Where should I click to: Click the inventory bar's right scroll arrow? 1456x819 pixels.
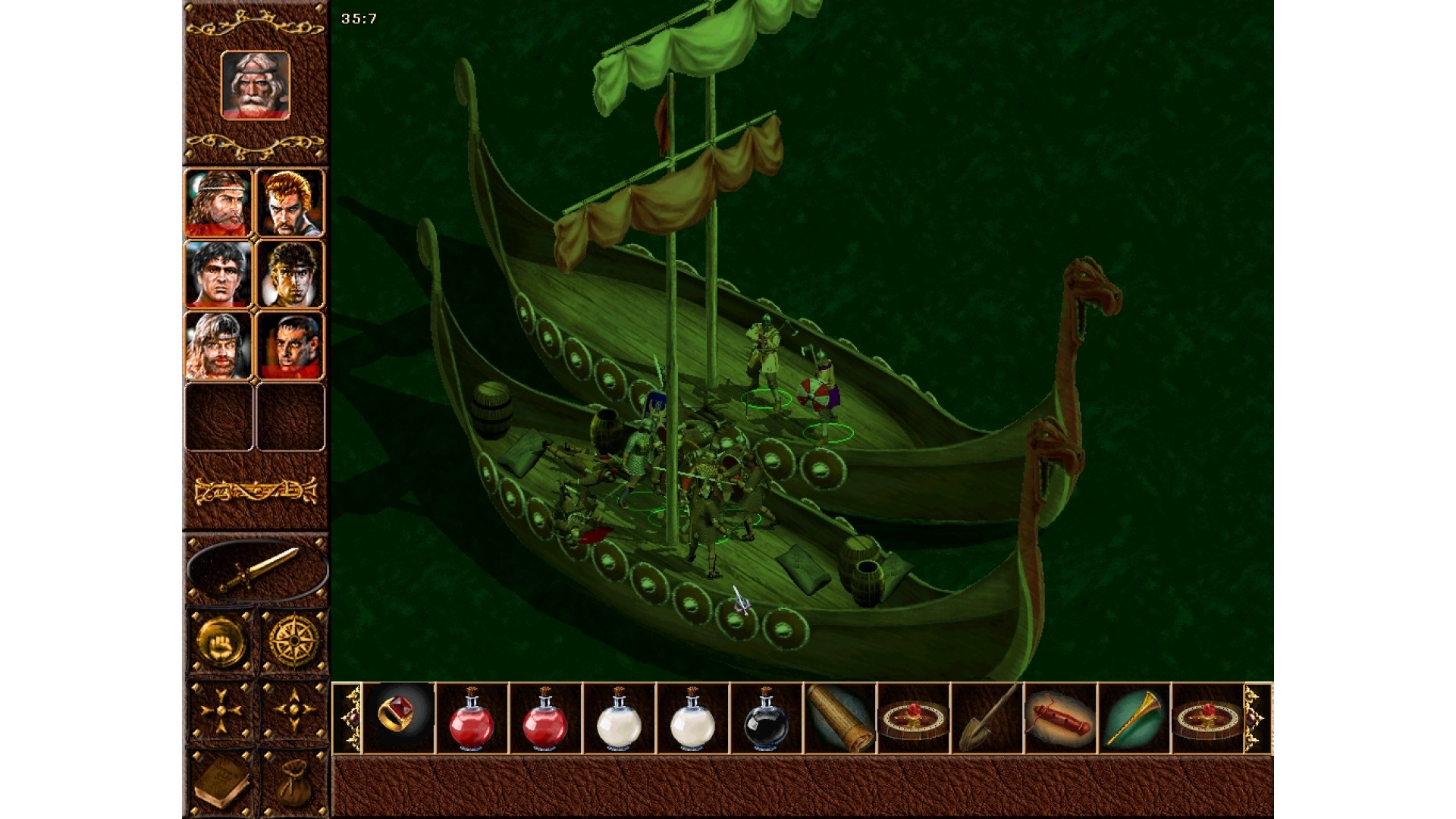pyautogui.click(x=1257, y=717)
